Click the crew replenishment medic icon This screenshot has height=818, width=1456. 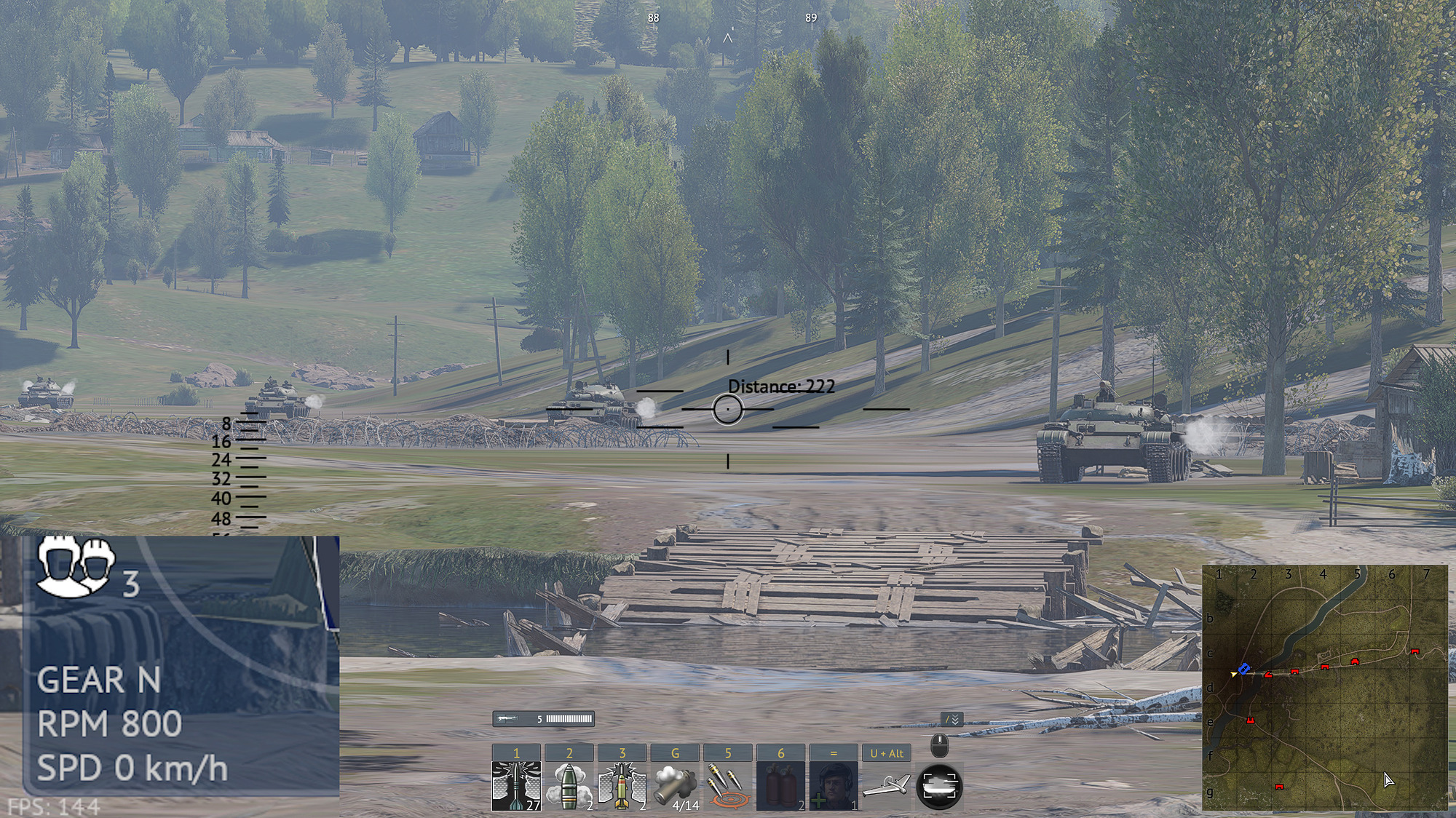832,786
